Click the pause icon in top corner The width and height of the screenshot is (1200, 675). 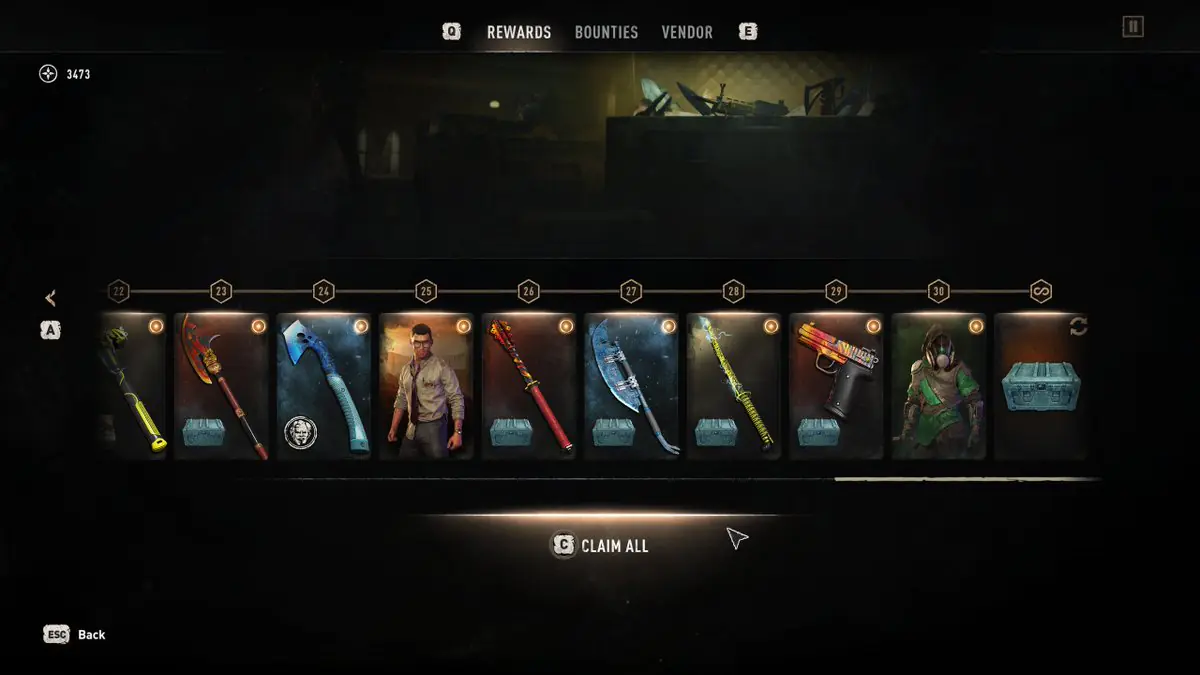click(1132, 27)
